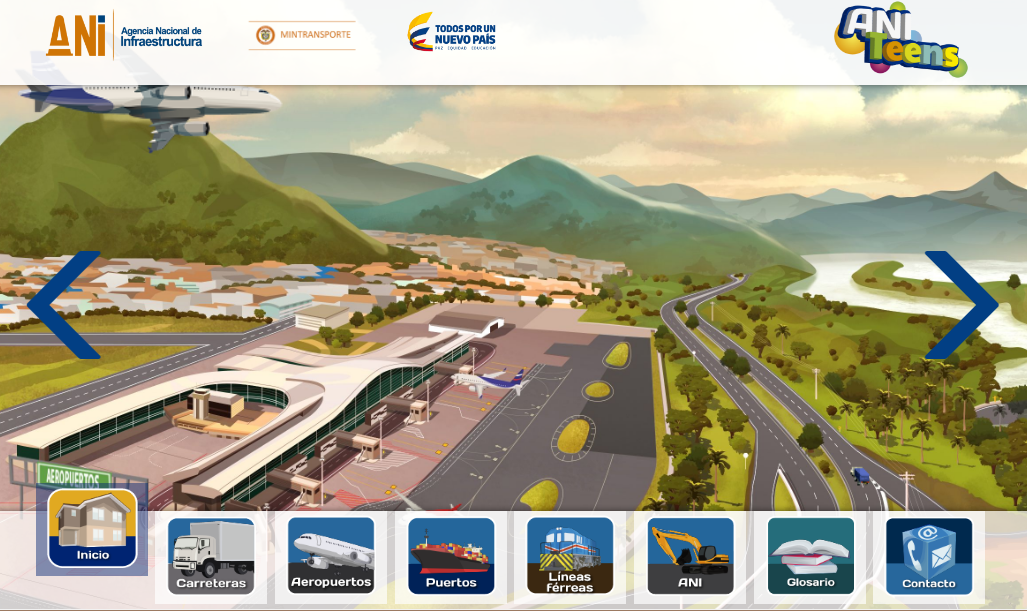Show the previous scene with left arrow
1027x611 pixels.
[x=64, y=305]
